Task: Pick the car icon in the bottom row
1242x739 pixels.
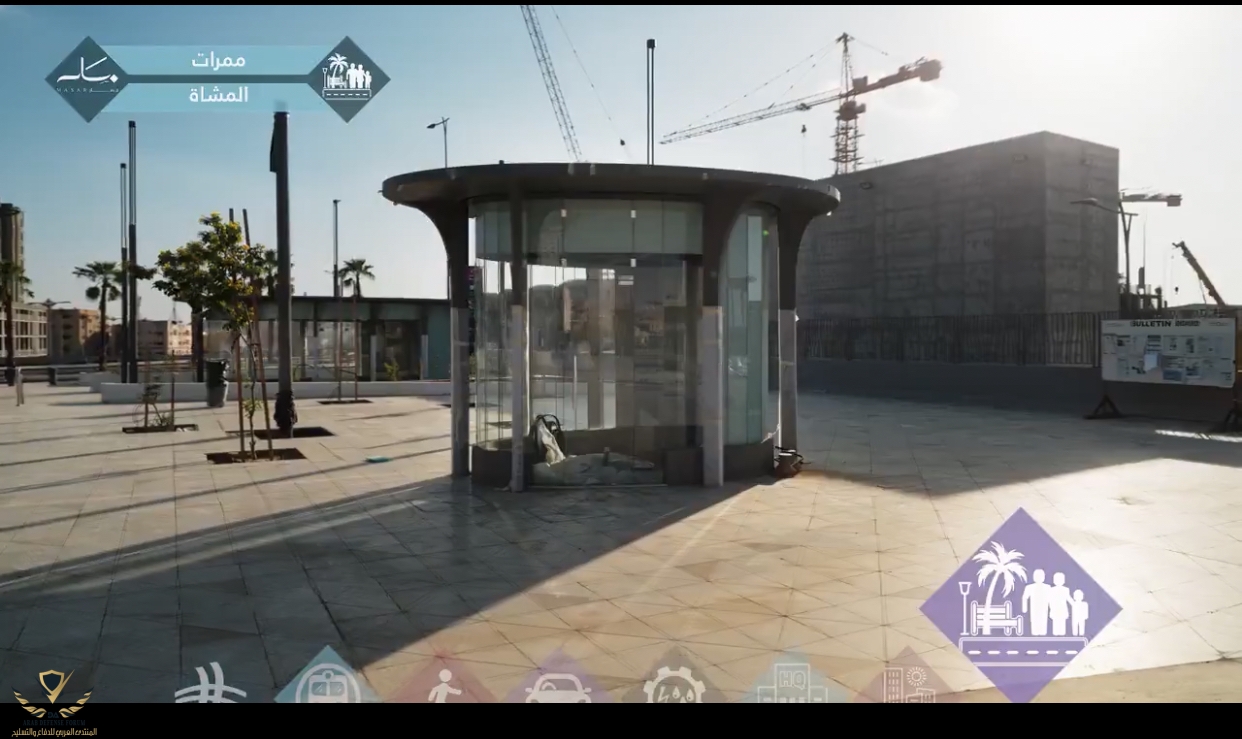Action: click(x=558, y=686)
